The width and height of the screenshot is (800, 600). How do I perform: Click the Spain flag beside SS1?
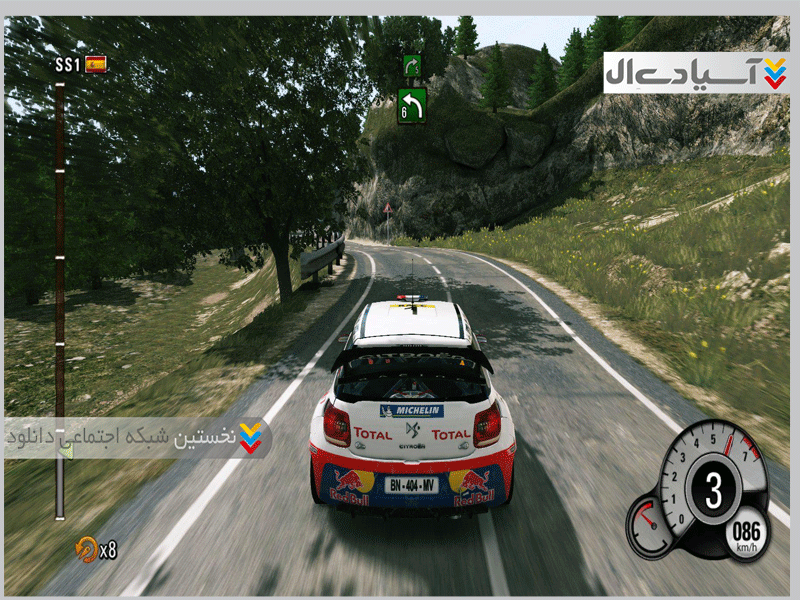click(96, 65)
